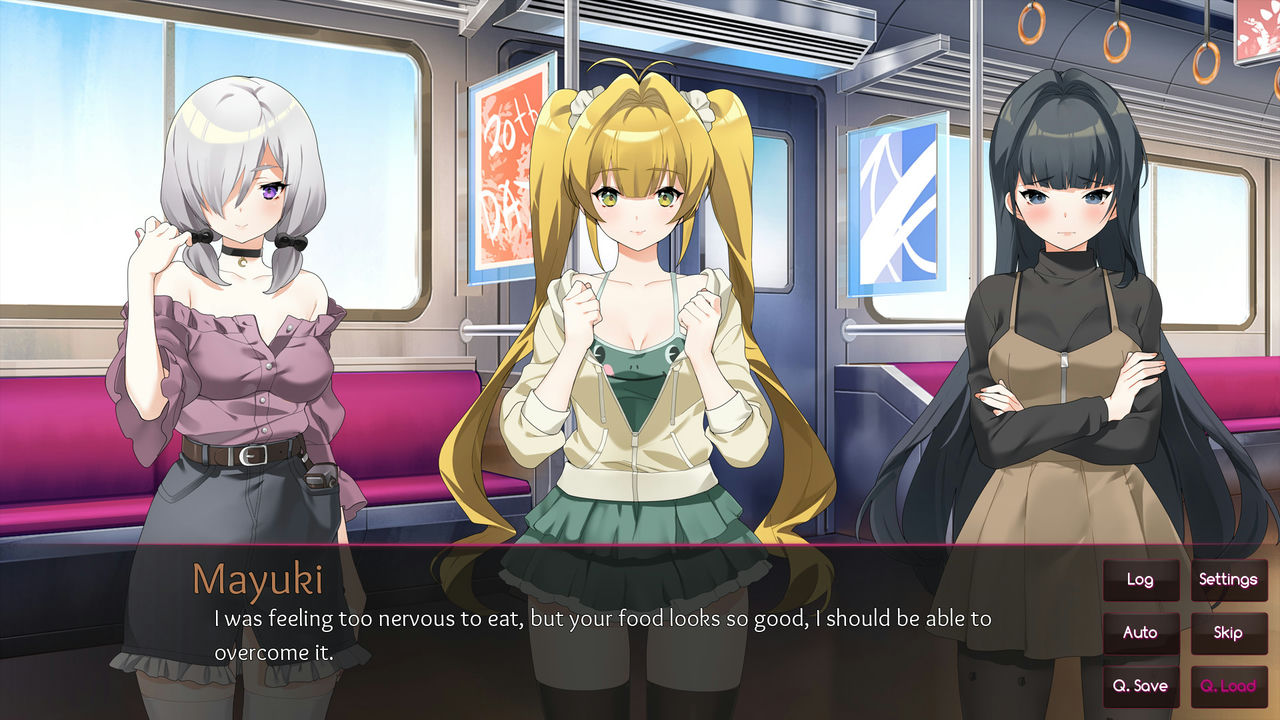The height and width of the screenshot is (720, 1280).
Task: Select the Log button in the menu panel
Action: point(1141,579)
